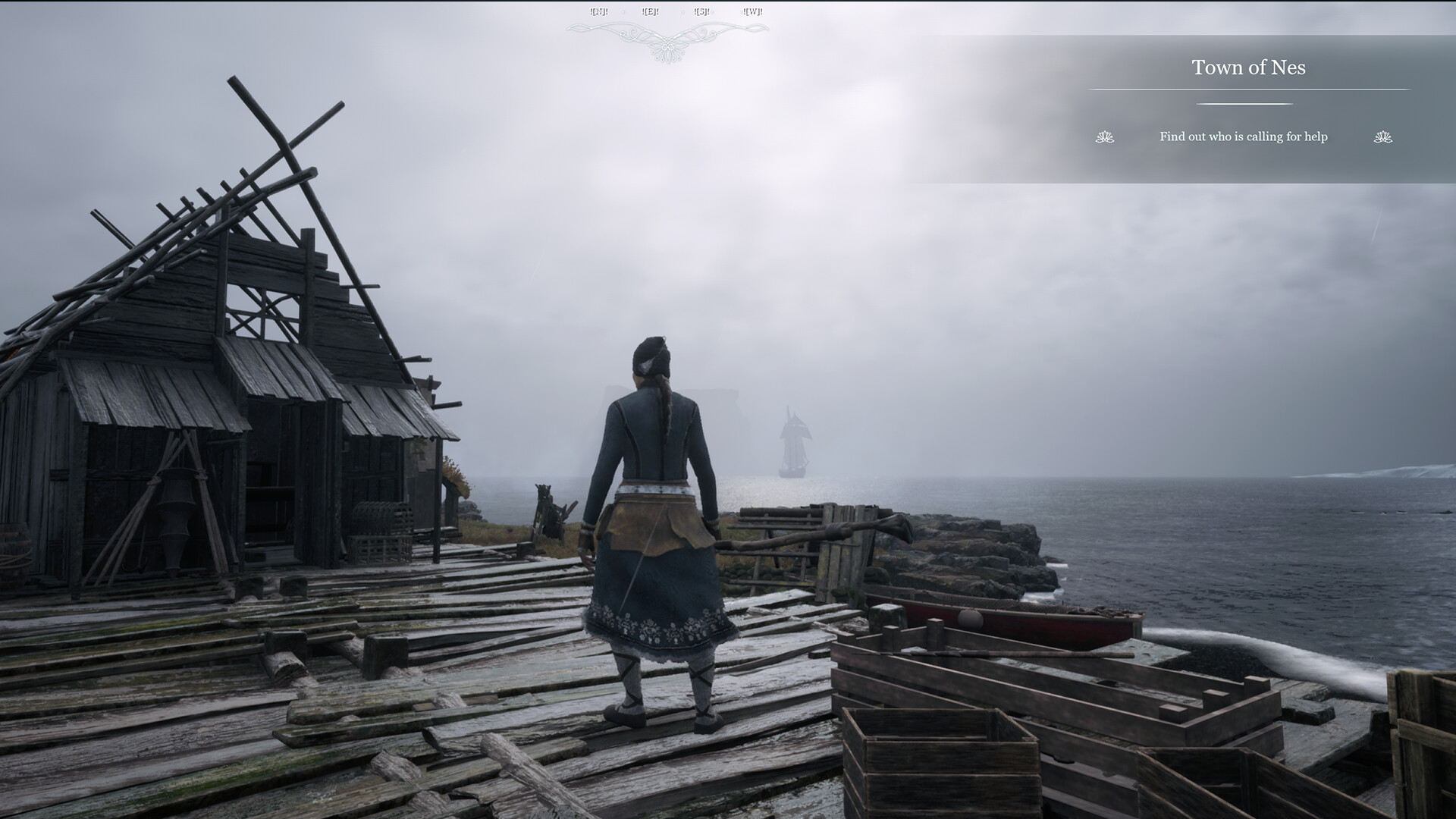
Task: Select the S compass marker
Action: coord(701,11)
